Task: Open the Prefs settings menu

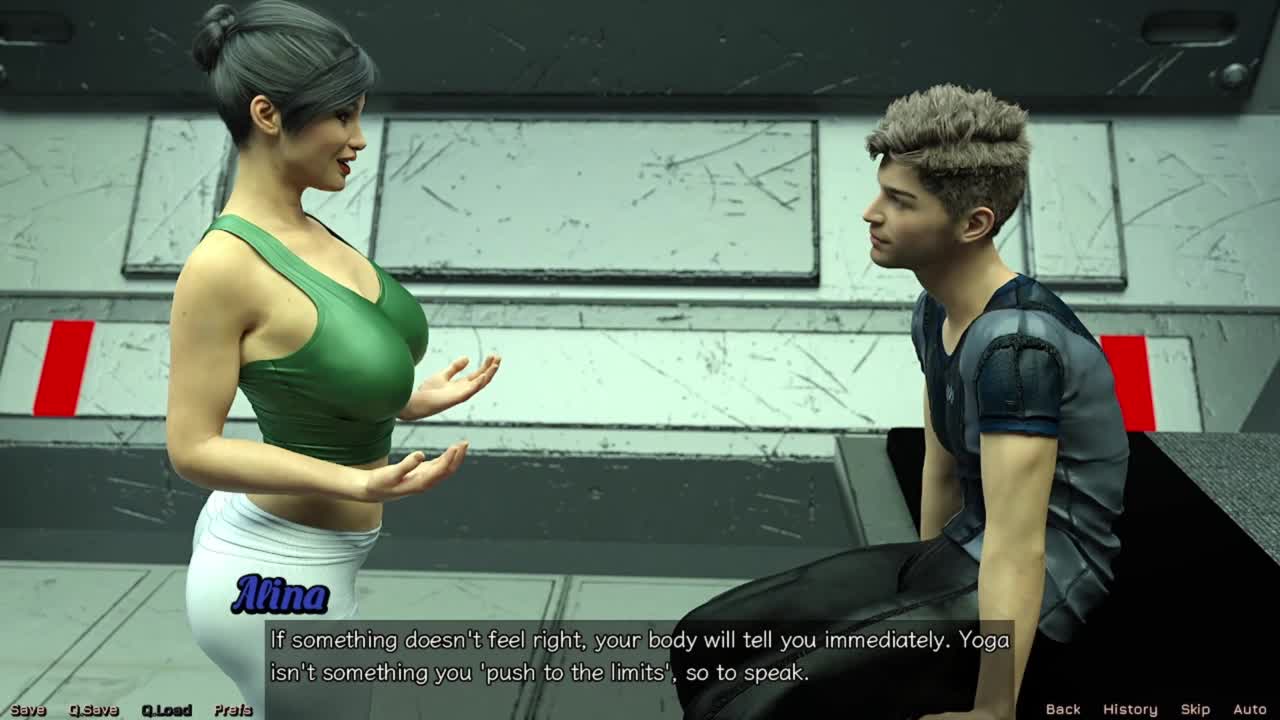Action: (233, 710)
